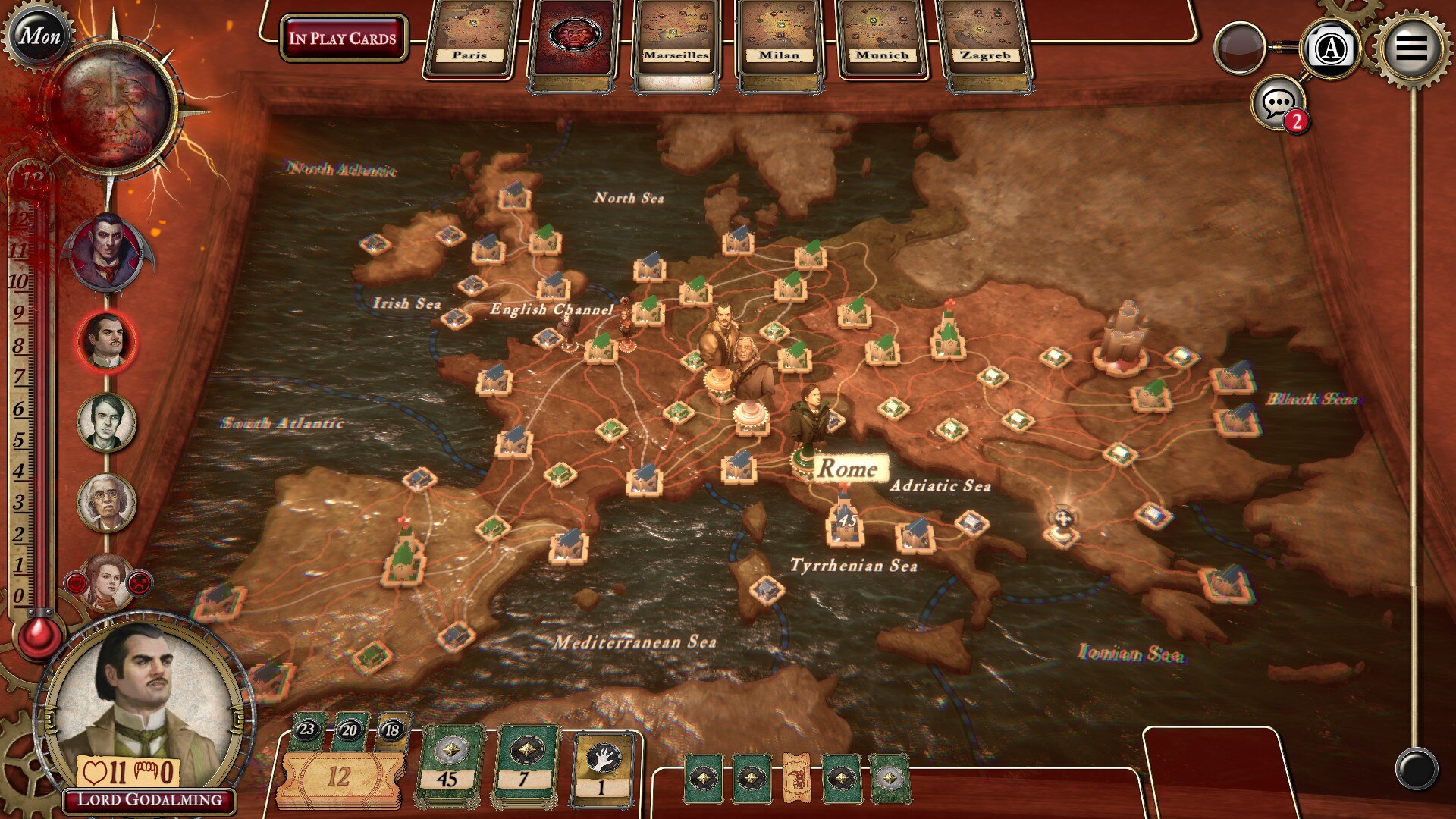
Task: Choose the red-haired Mina Harker portrait
Action: (x=107, y=582)
